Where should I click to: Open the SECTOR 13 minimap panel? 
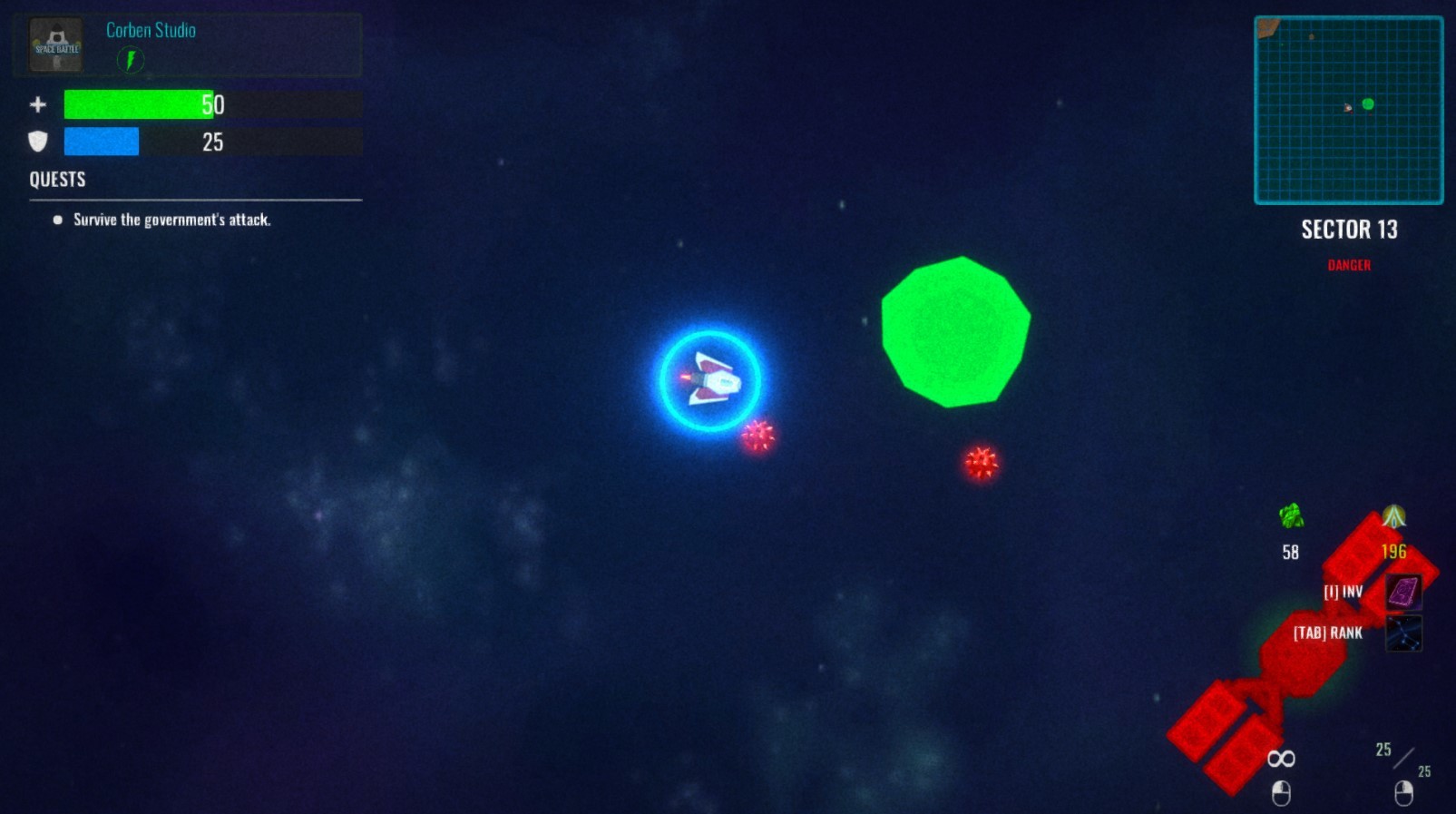tap(1348, 109)
